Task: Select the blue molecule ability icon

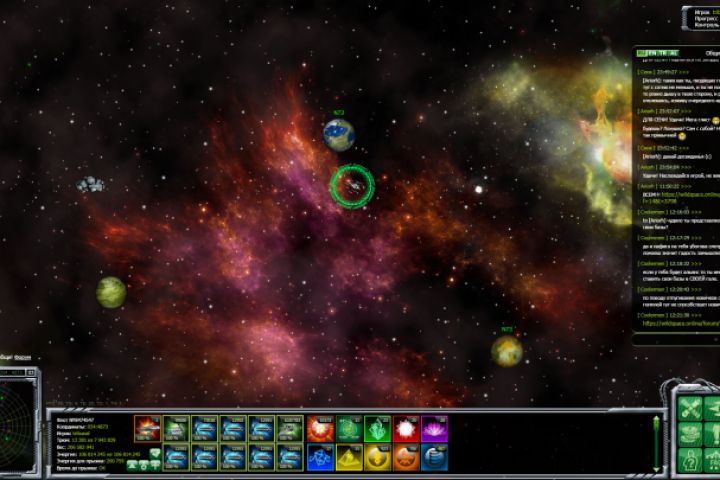Action: pyautogui.click(x=320, y=457)
